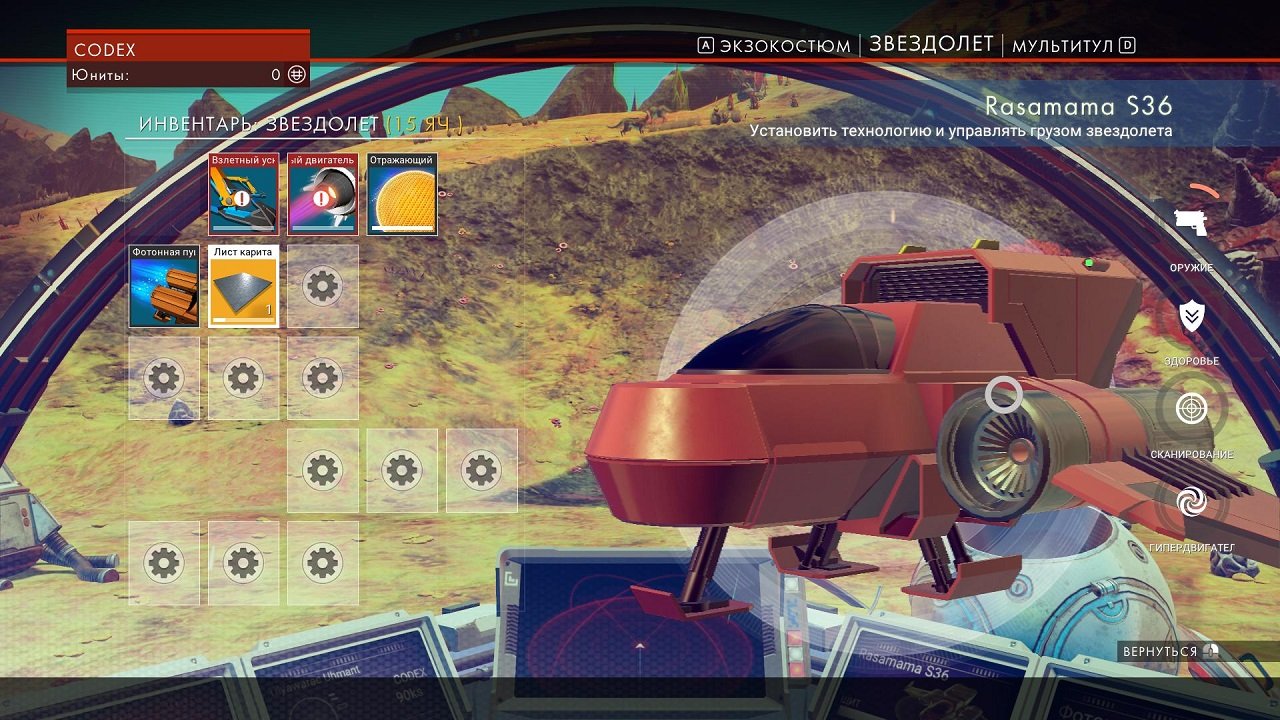Click the currency icon next to Юниты

[295, 73]
